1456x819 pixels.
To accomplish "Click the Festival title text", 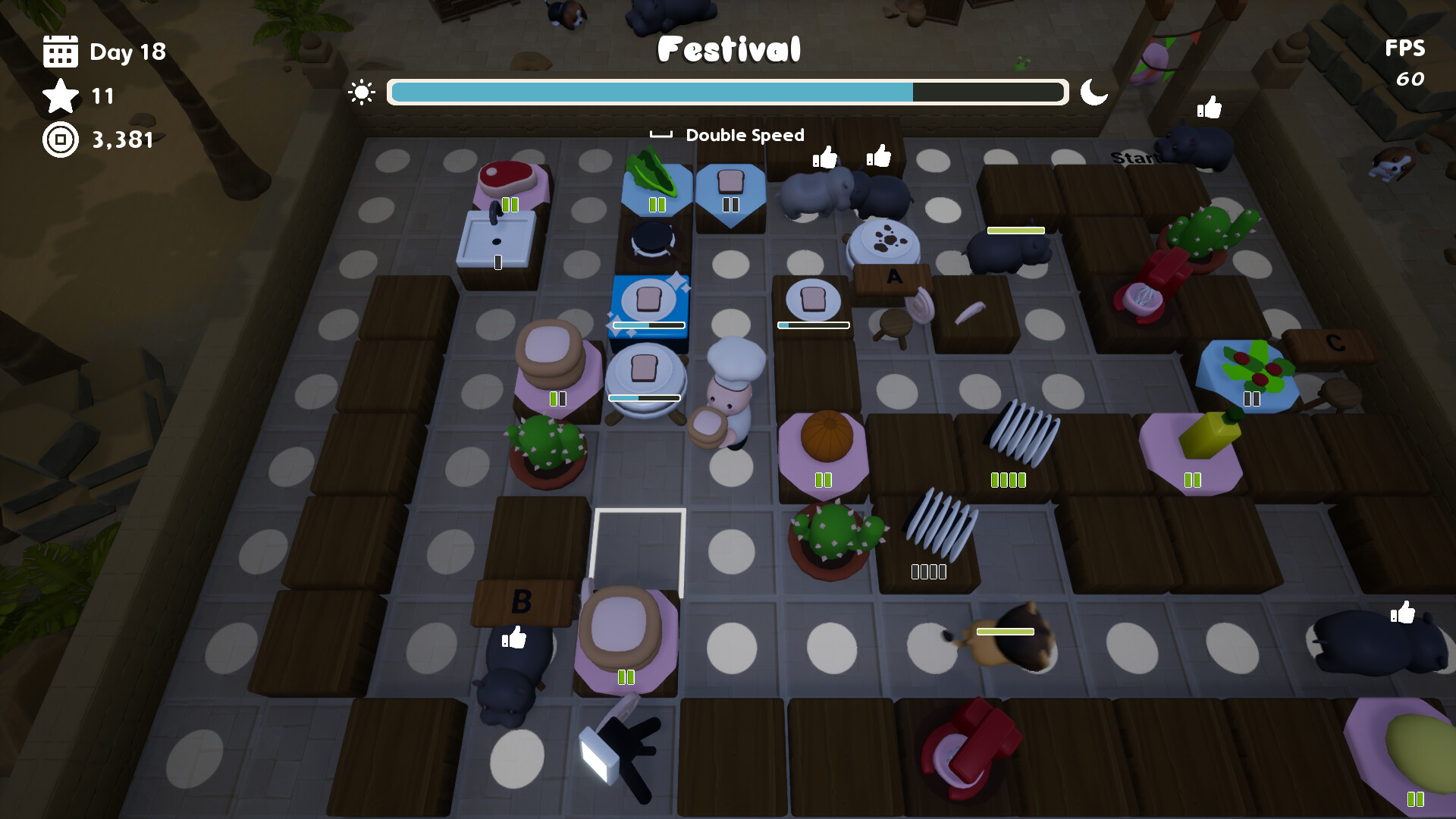I will click(729, 49).
